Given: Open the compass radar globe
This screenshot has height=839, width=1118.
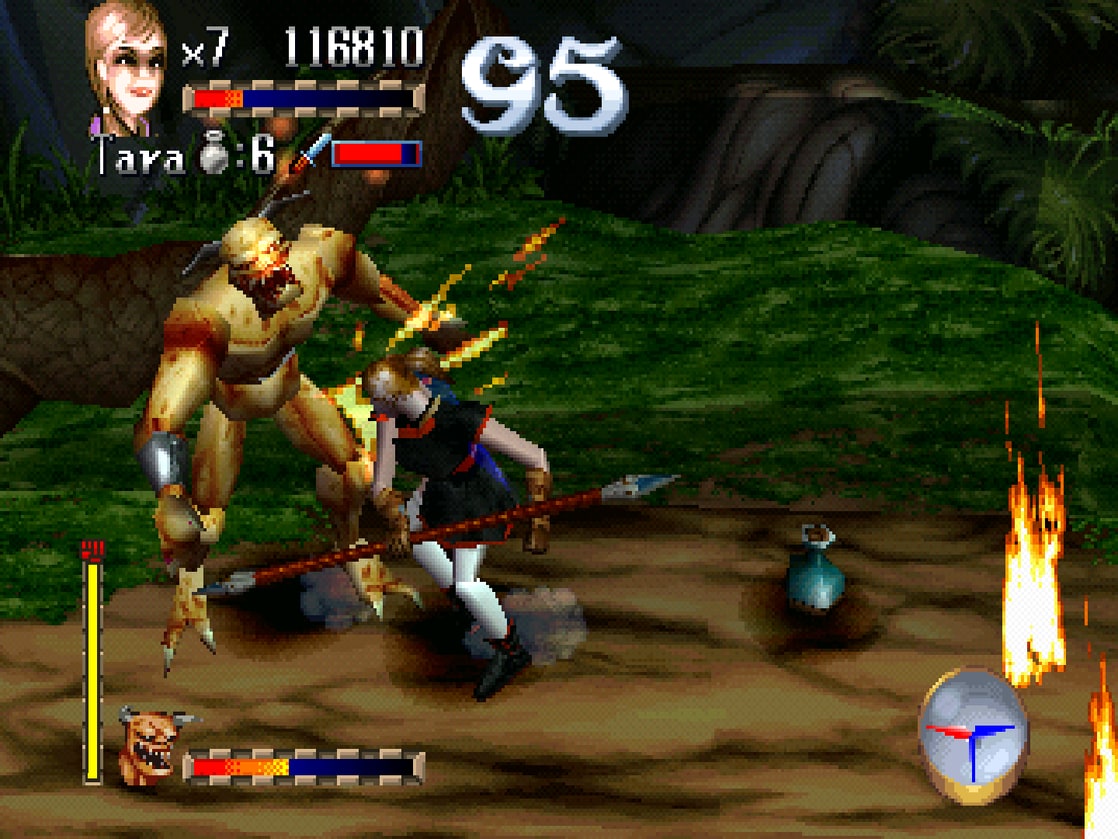Looking at the screenshot, I should [967, 732].
